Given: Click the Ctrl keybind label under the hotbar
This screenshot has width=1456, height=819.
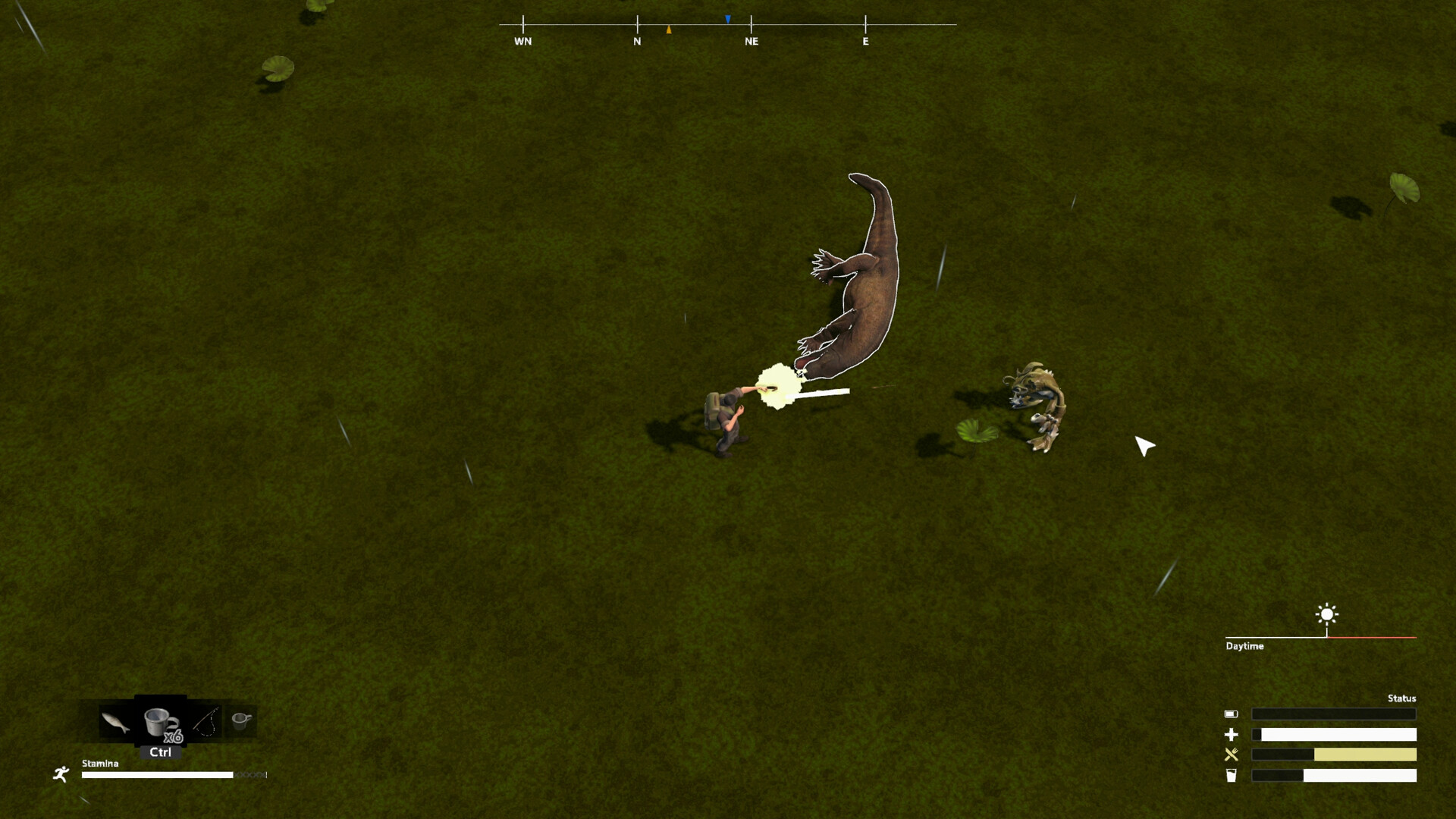Looking at the screenshot, I should 160,752.
